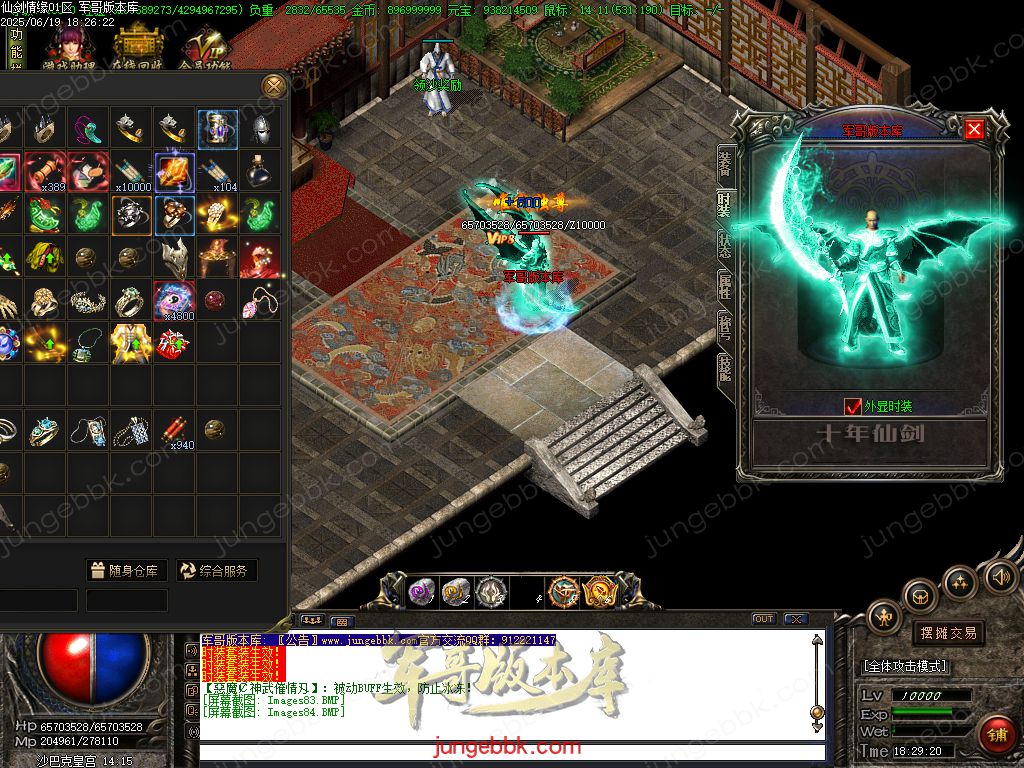Select the steel helmet inventory item
Screen dimensions: 1024x768
261,128
